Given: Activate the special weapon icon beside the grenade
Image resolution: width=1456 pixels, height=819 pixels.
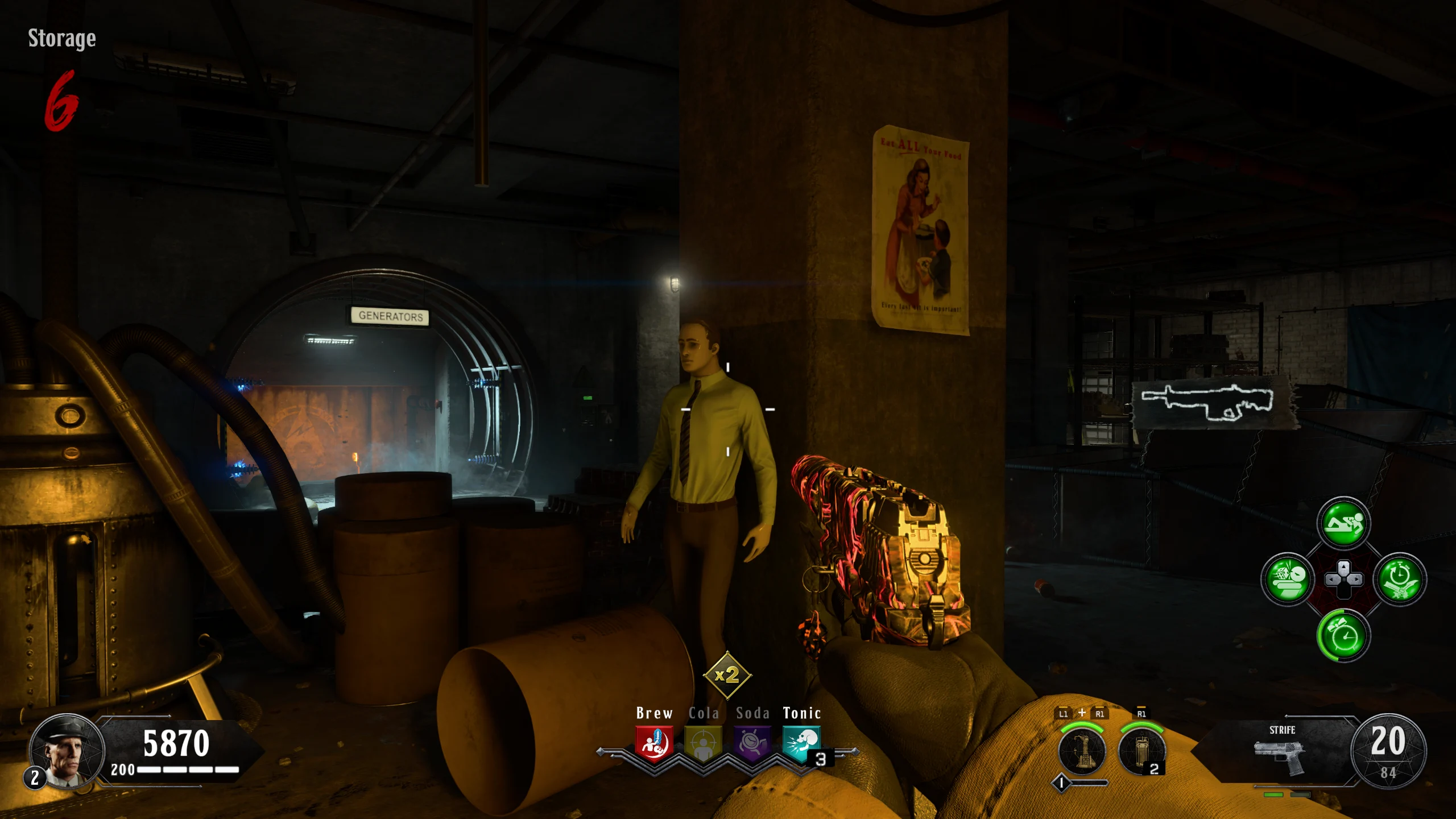Looking at the screenshot, I should coord(1082,750).
